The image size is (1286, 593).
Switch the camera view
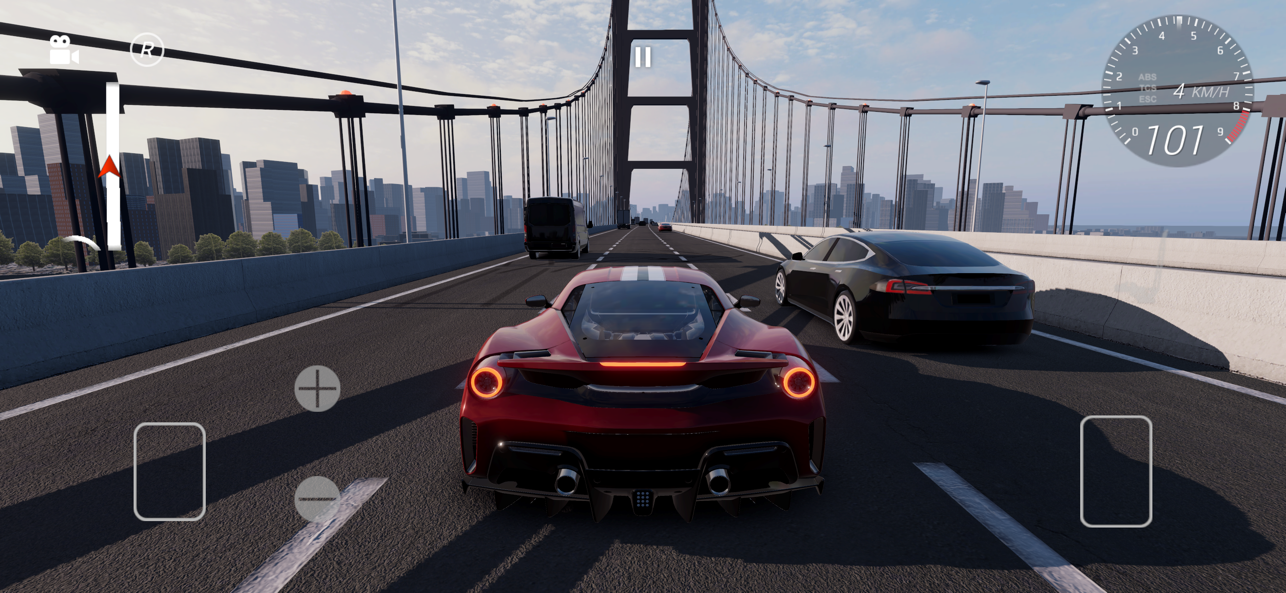(x=64, y=50)
